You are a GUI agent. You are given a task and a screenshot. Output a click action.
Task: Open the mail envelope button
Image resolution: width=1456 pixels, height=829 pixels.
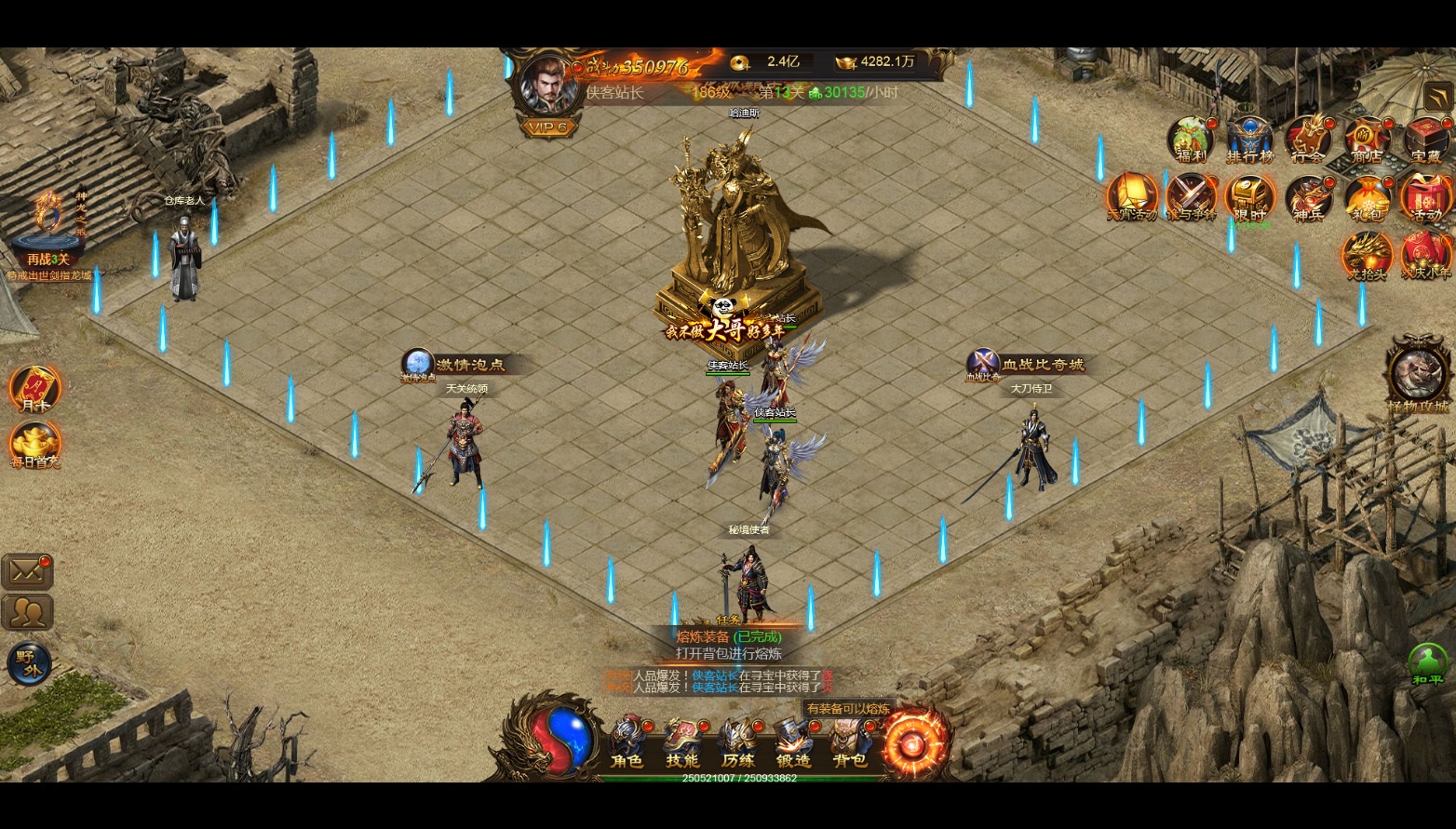[27, 572]
